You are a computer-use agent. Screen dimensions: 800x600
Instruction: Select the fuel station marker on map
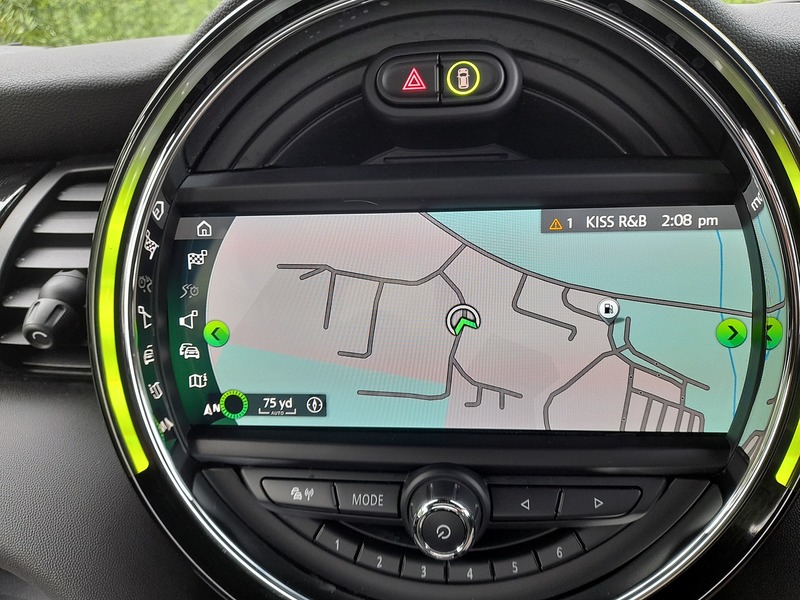point(606,309)
